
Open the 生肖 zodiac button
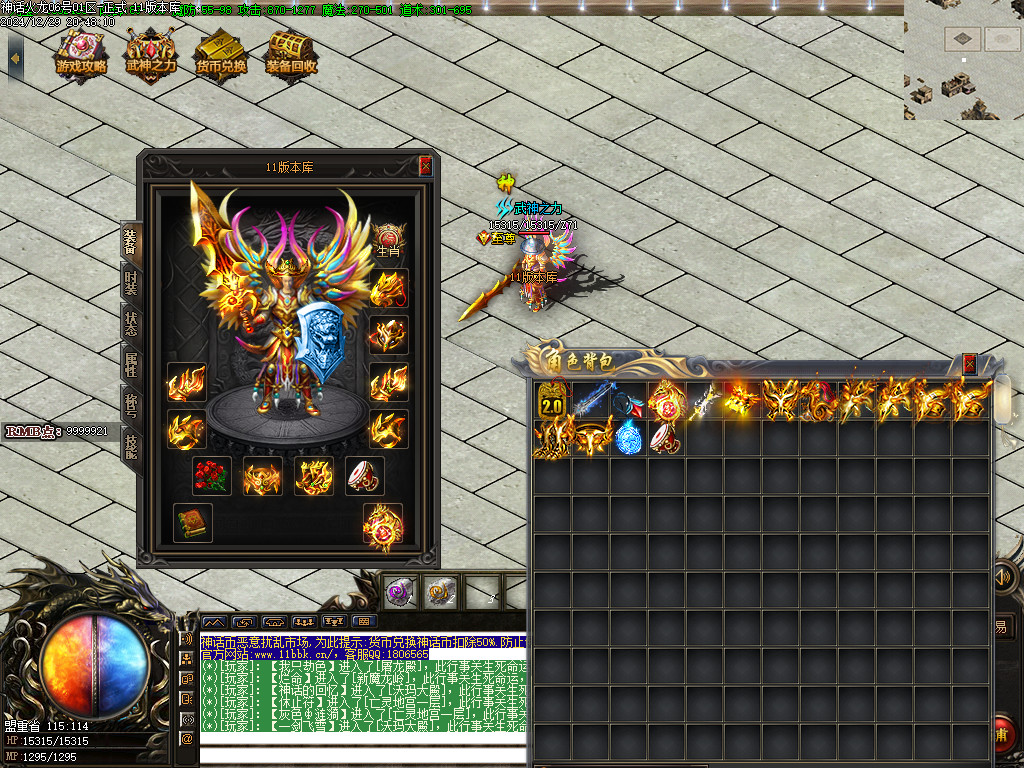tap(389, 240)
